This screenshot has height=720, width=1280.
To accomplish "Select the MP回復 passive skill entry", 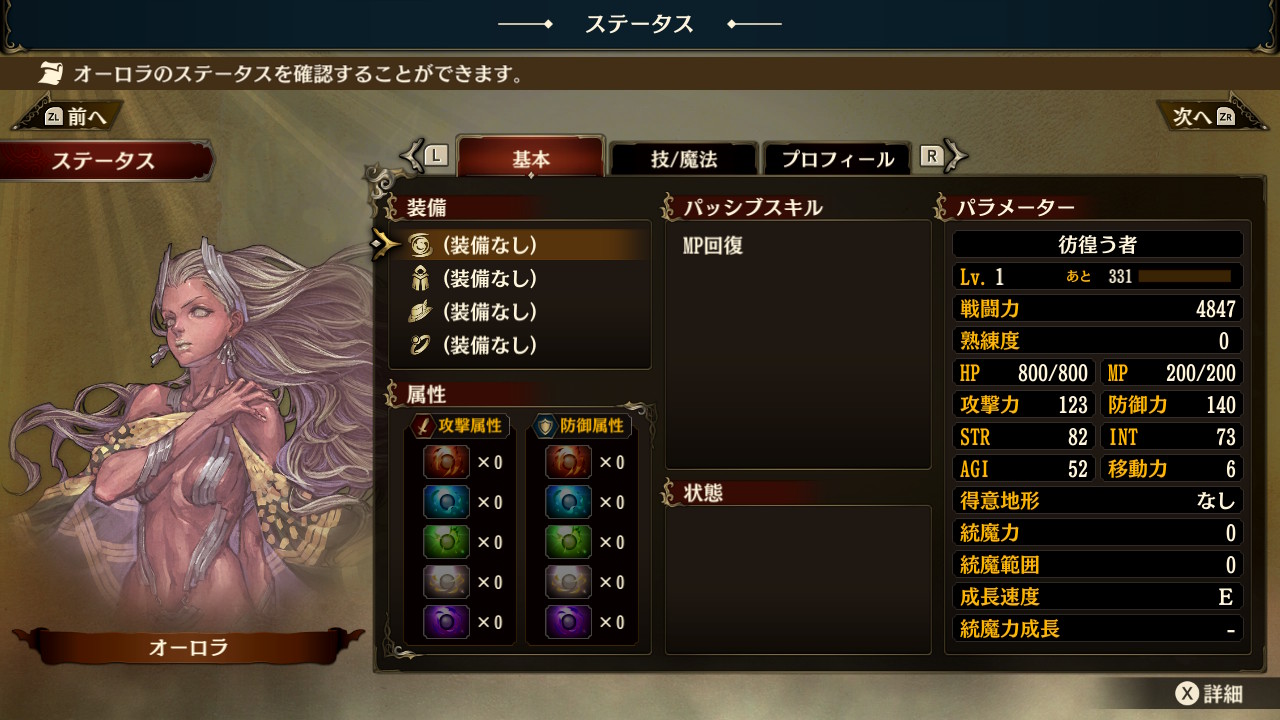I will (x=713, y=246).
